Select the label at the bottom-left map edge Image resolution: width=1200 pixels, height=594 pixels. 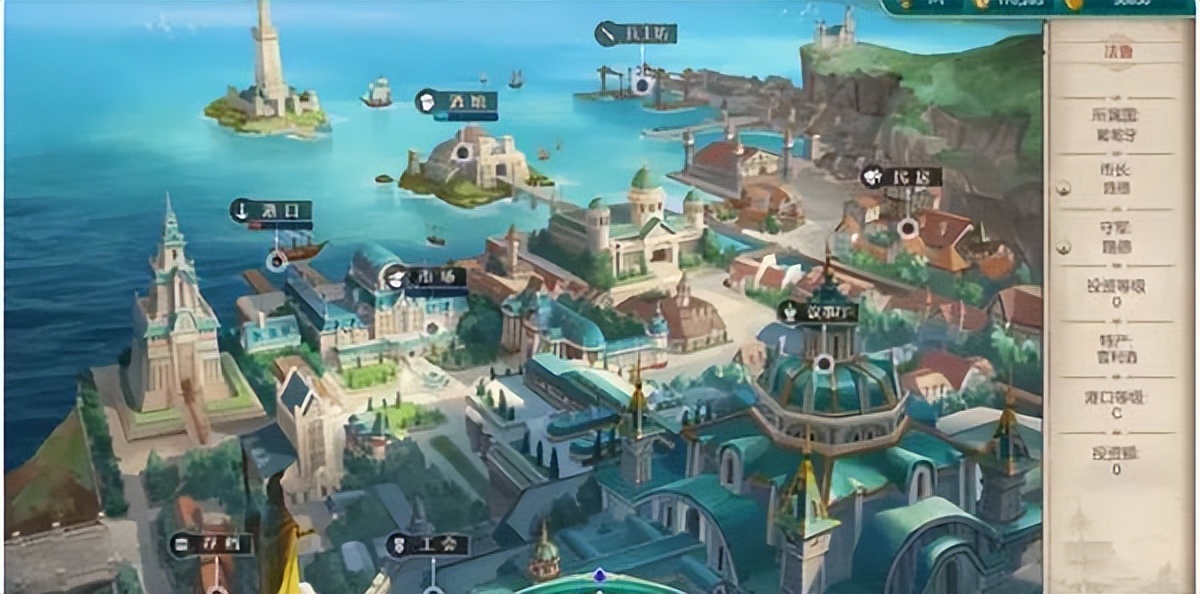click(210, 545)
